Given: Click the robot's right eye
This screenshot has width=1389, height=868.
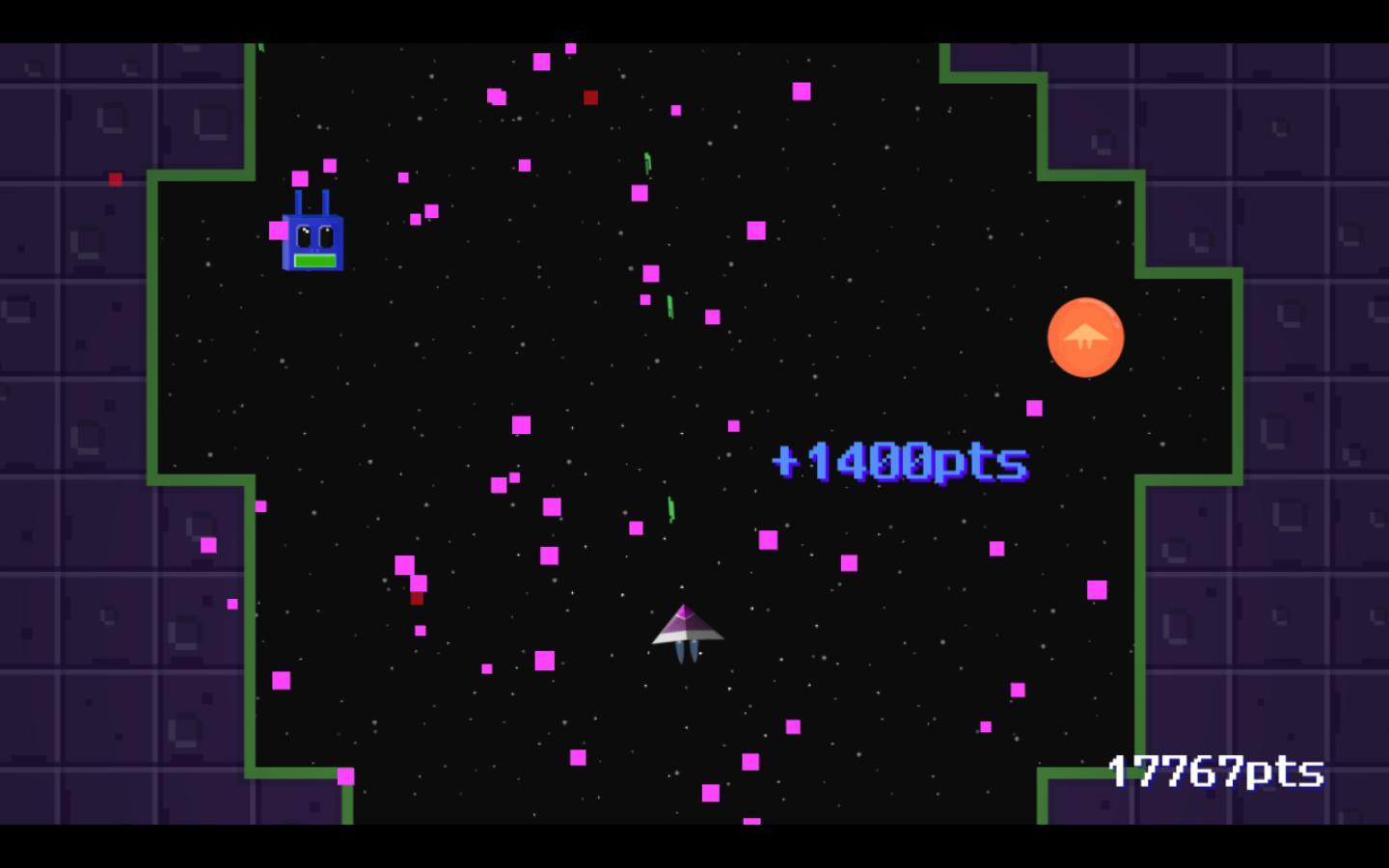Looking at the screenshot, I should (326, 235).
